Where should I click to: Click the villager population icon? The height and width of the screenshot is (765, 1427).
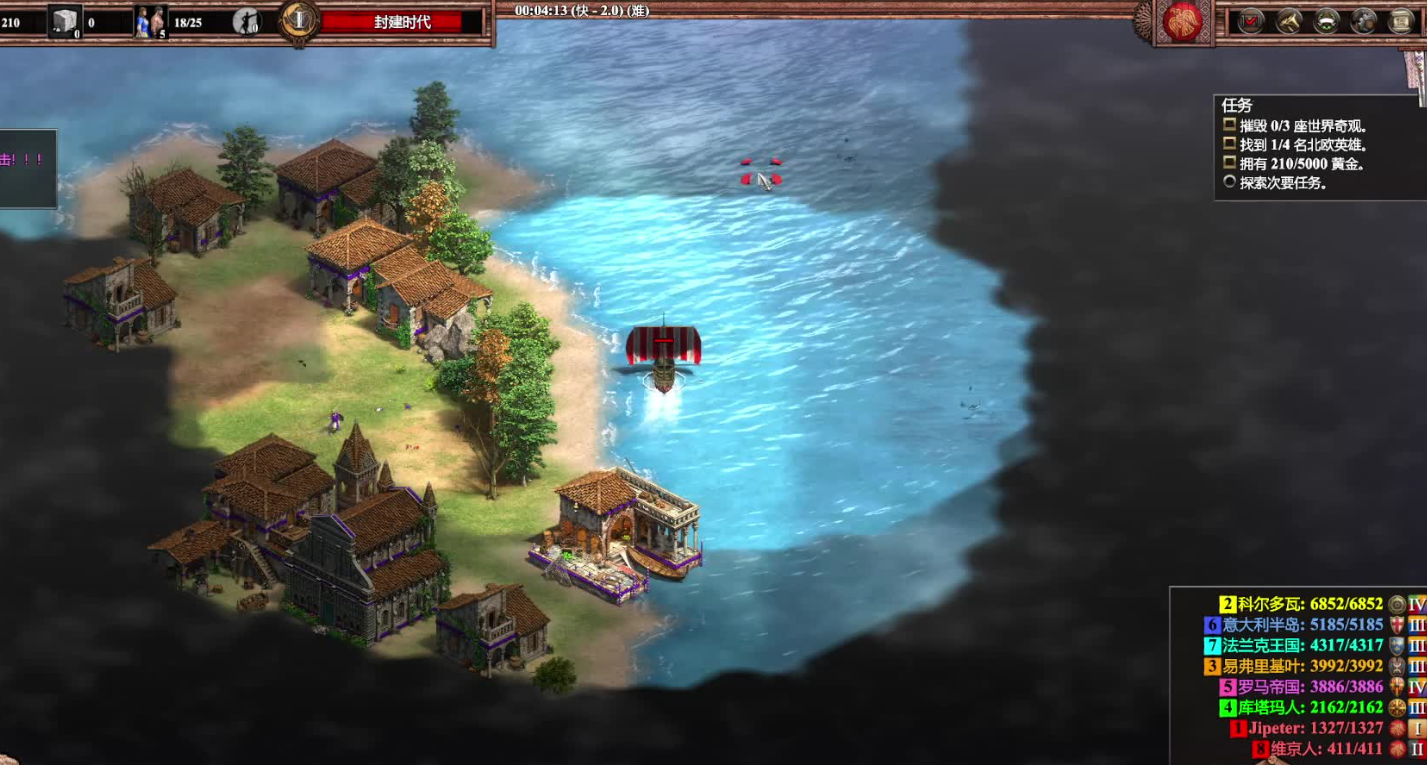point(151,21)
